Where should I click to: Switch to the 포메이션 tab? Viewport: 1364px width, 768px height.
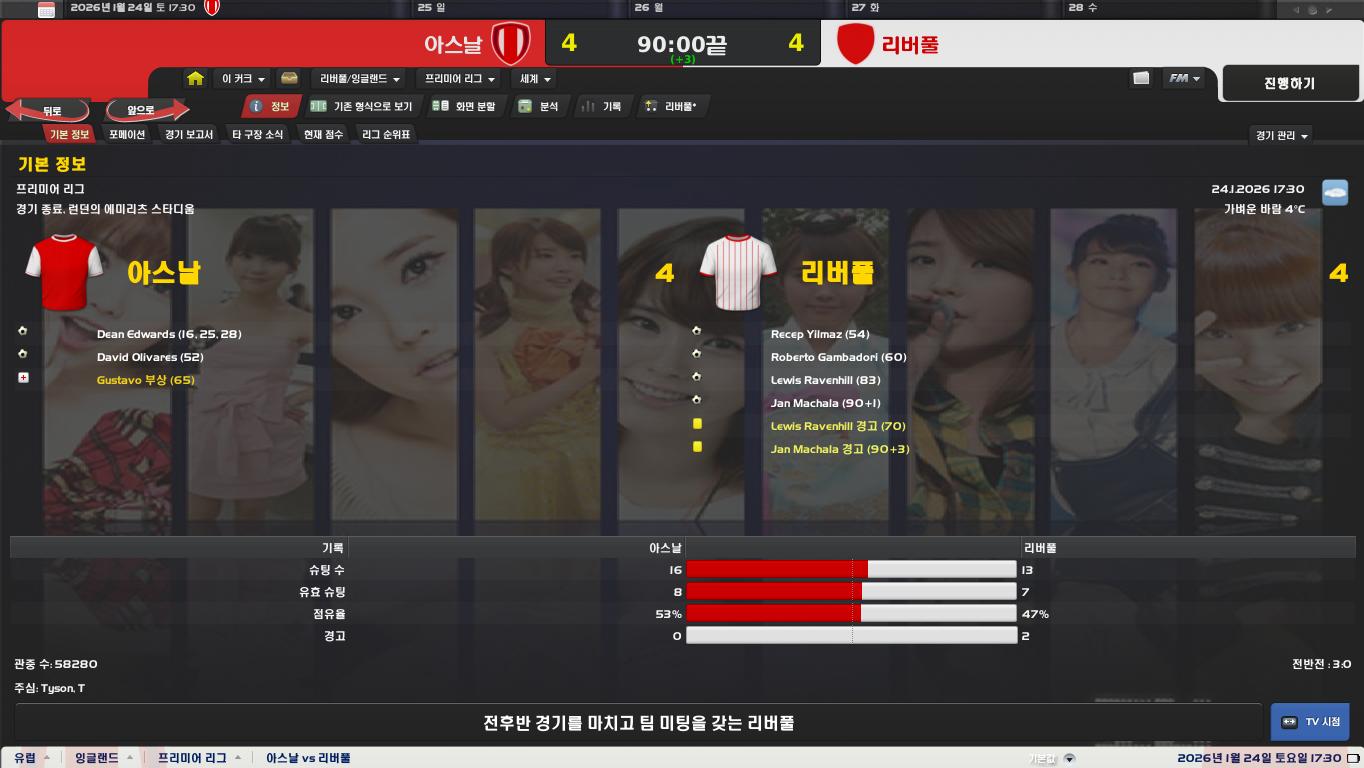coord(127,134)
